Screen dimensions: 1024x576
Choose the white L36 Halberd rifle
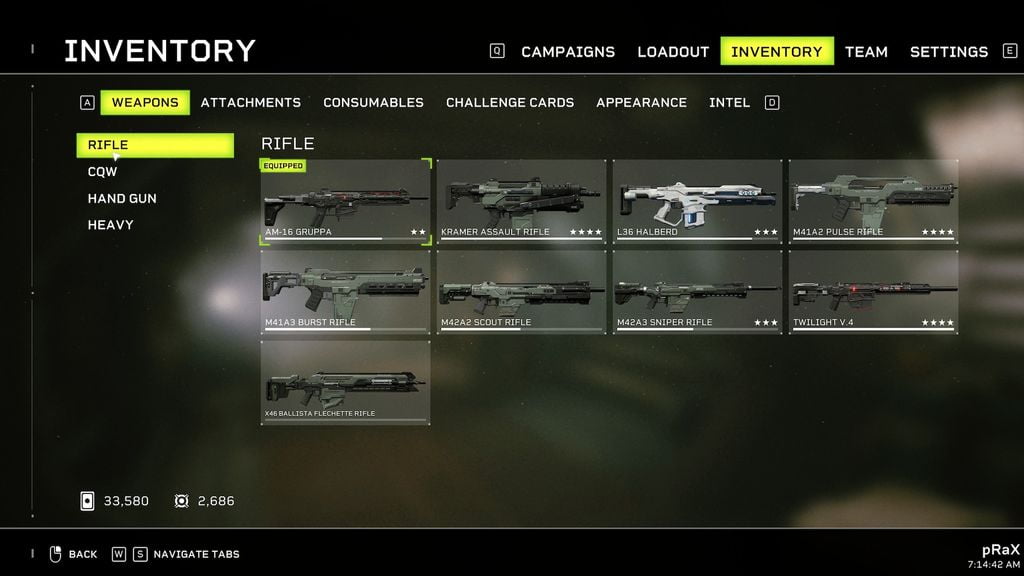[x=697, y=202]
